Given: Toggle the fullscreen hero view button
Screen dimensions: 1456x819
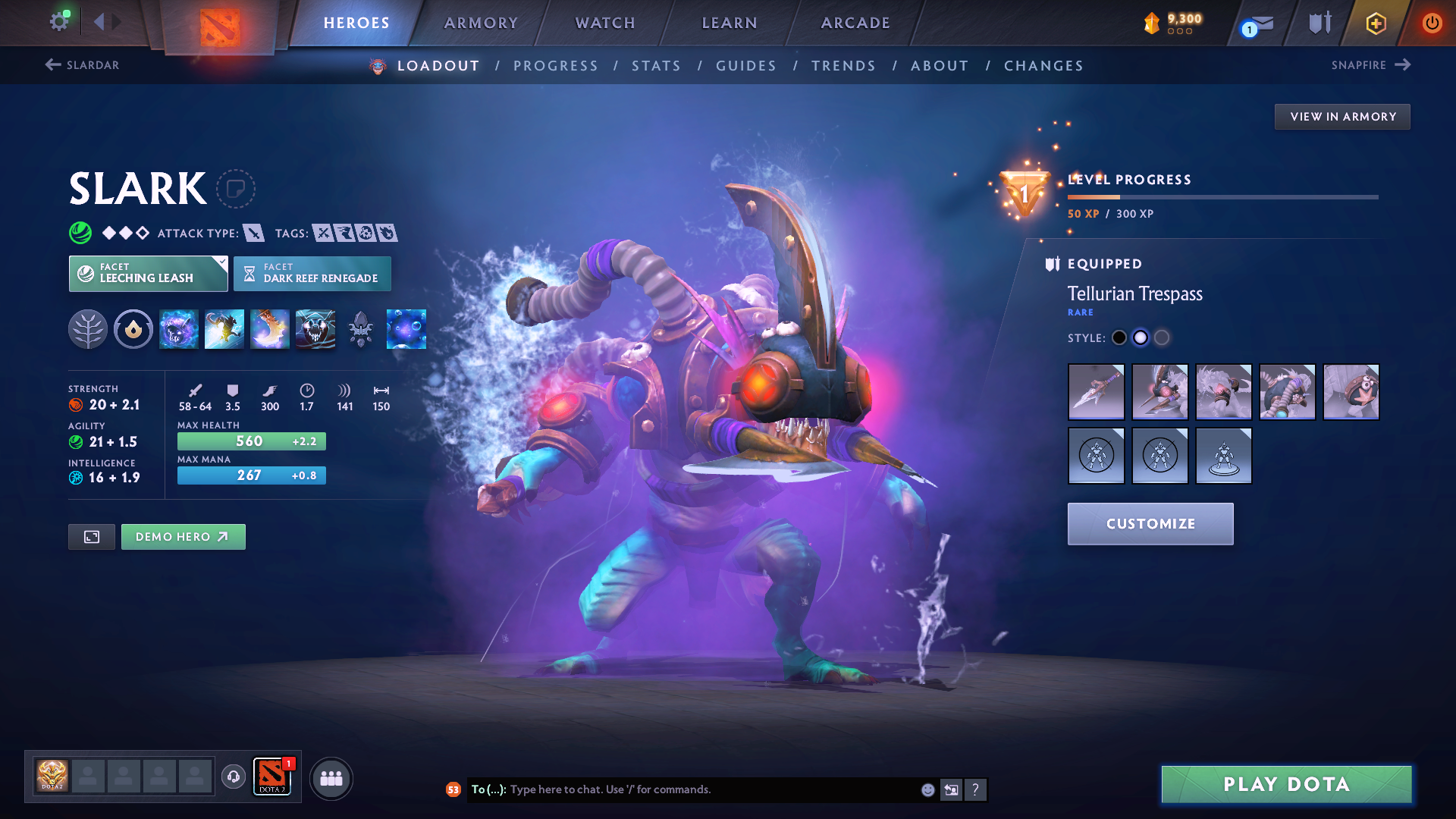Looking at the screenshot, I should (x=92, y=537).
